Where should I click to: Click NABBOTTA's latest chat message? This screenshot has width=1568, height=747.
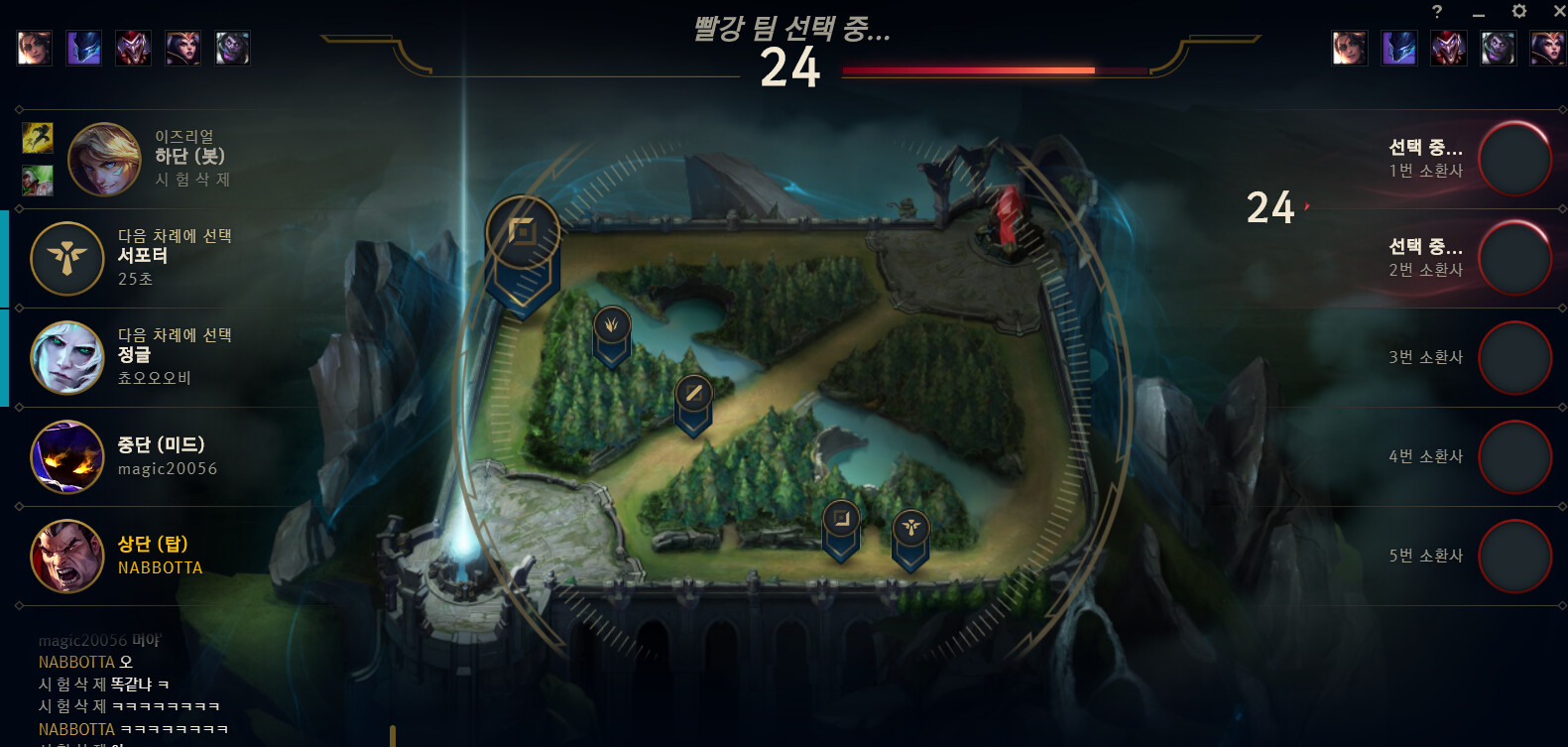pyautogui.click(x=133, y=729)
